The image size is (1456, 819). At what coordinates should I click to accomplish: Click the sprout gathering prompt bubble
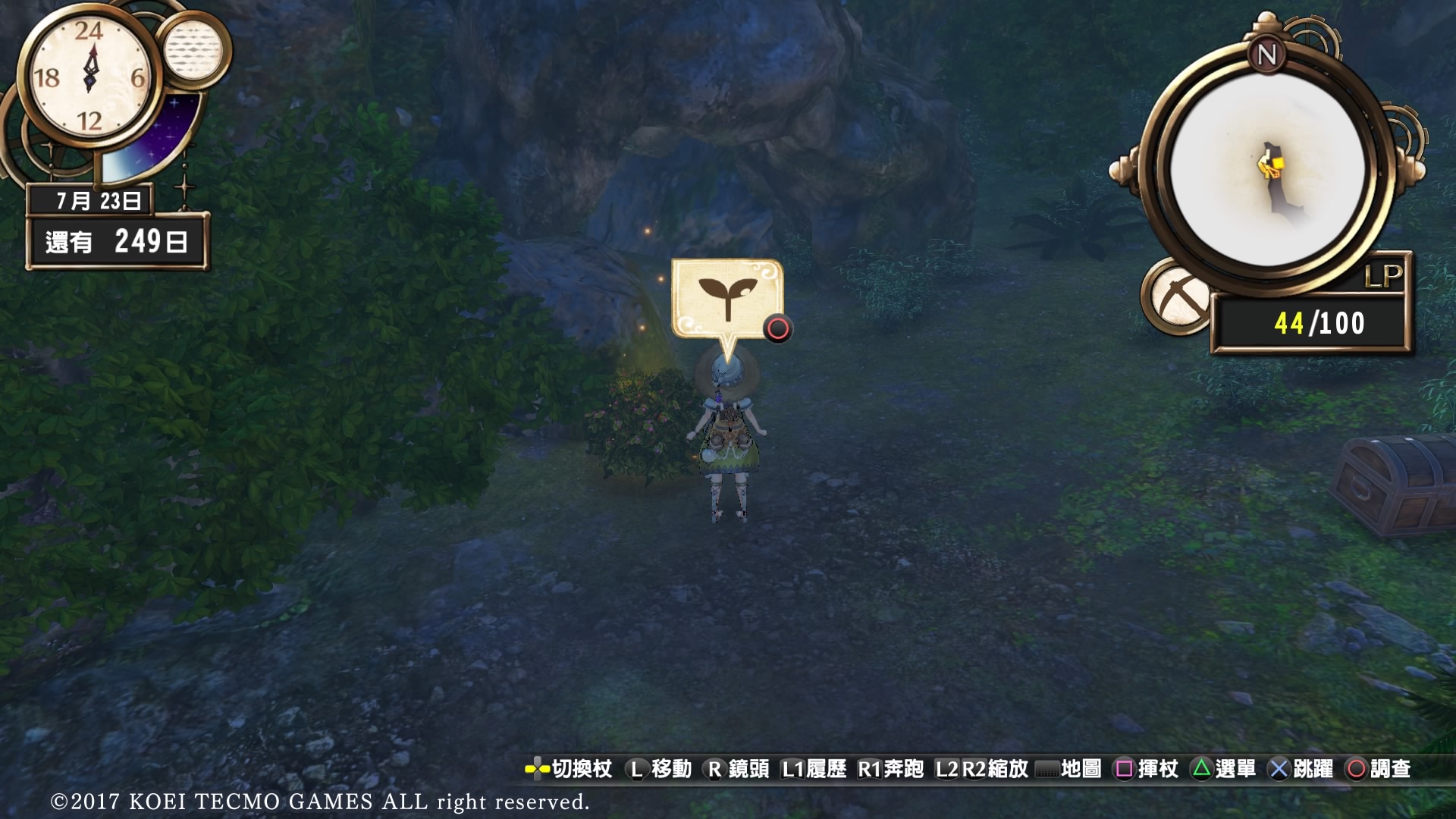(x=726, y=299)
